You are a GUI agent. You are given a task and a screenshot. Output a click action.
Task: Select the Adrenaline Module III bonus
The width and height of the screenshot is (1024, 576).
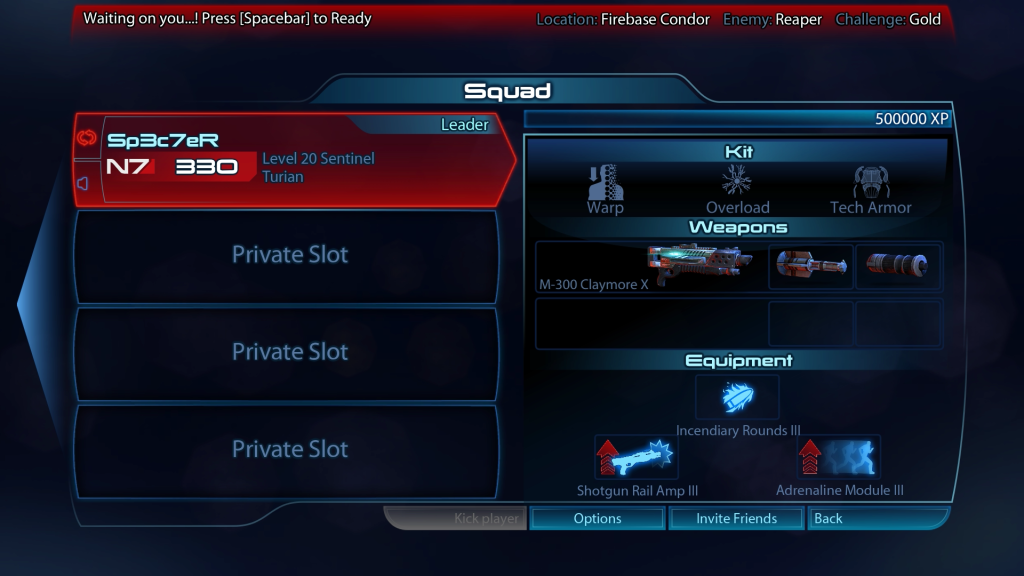tap(839, 457)
